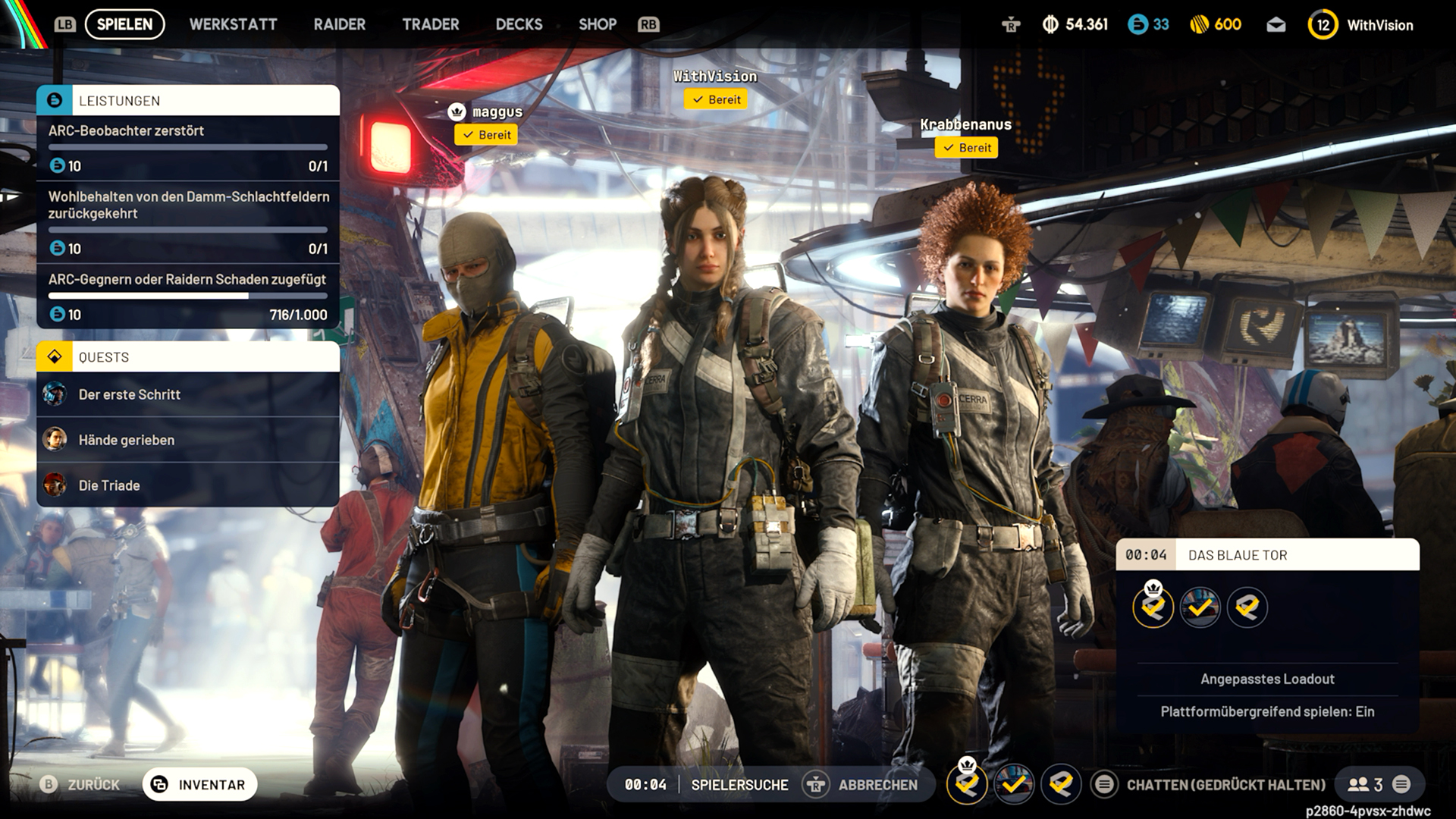
Task: Select the Hände gerieben quest
Action: pyautogui.click(x=187, y=440)
